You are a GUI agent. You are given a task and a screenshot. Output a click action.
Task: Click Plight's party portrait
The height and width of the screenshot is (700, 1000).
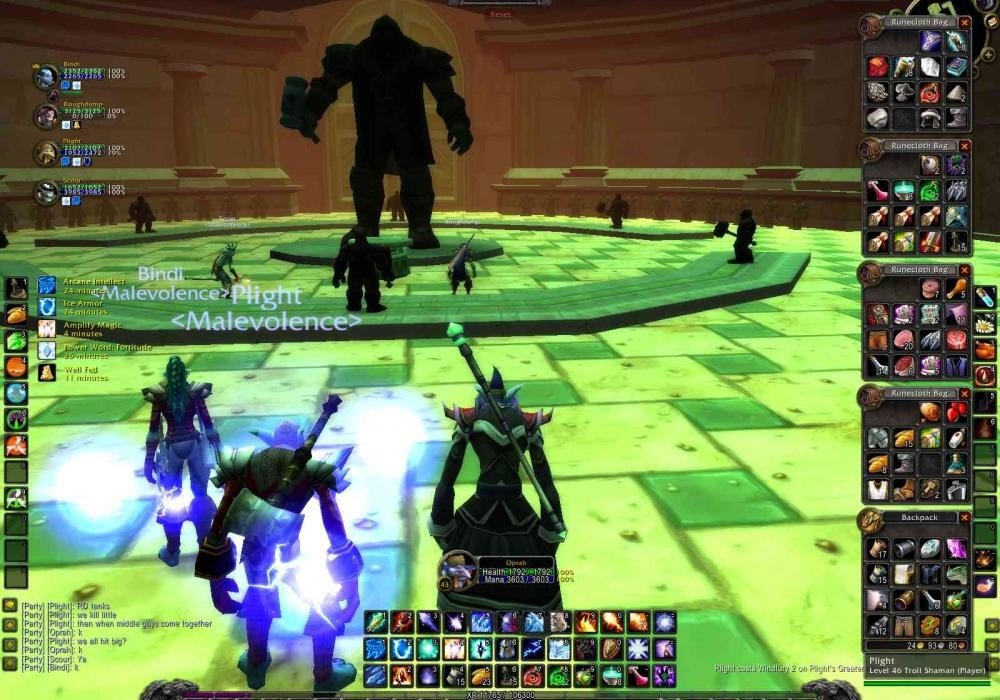point(46,152)
